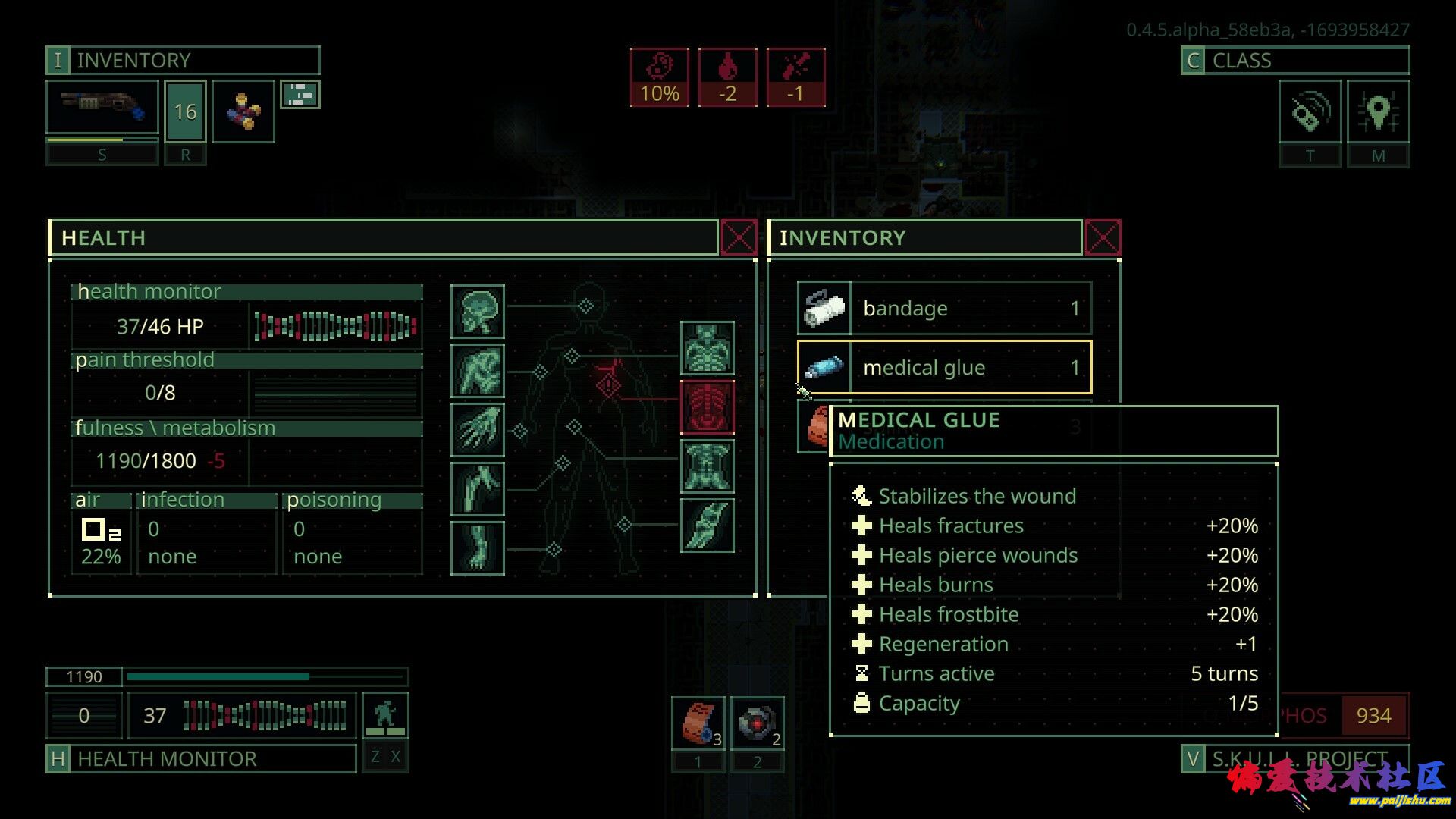Select the shotgun shells ammo slot

coord(243,111)
